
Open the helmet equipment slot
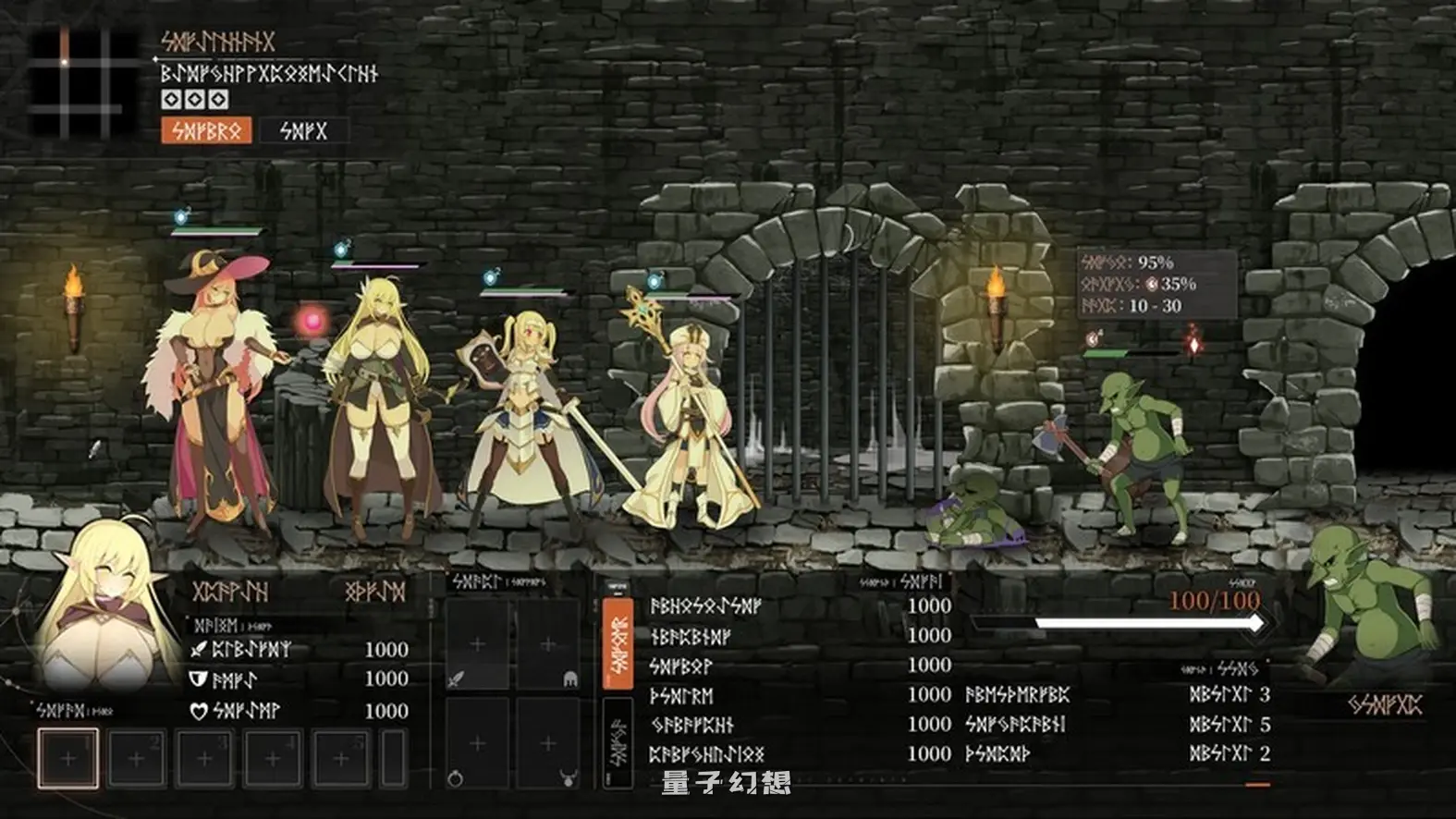547,644
